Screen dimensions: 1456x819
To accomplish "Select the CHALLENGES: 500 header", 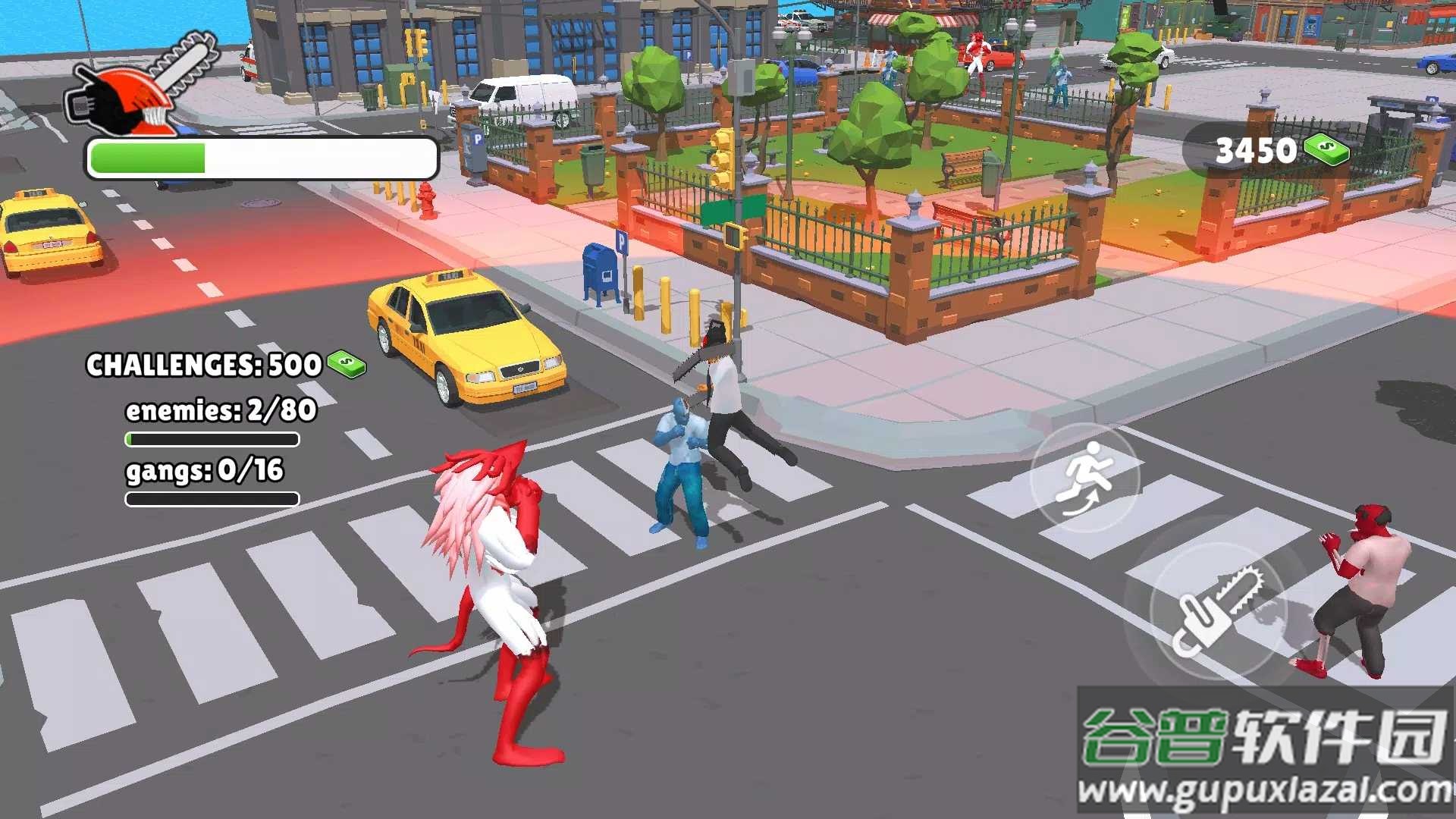I will [x=202, y=364].
